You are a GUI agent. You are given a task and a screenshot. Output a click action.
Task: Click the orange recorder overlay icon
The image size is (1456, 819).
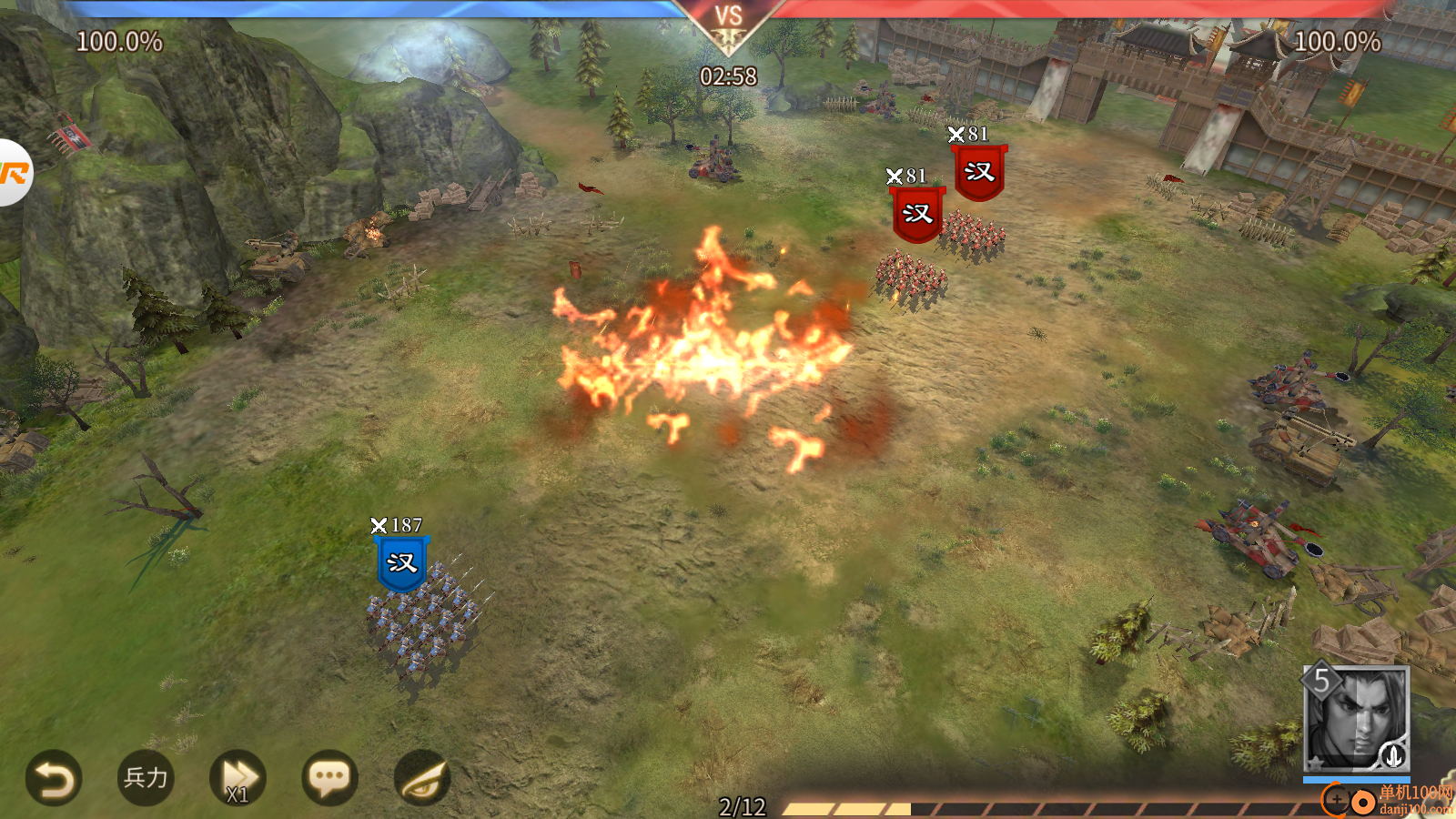pyautogui.click(x=14, y=173)
